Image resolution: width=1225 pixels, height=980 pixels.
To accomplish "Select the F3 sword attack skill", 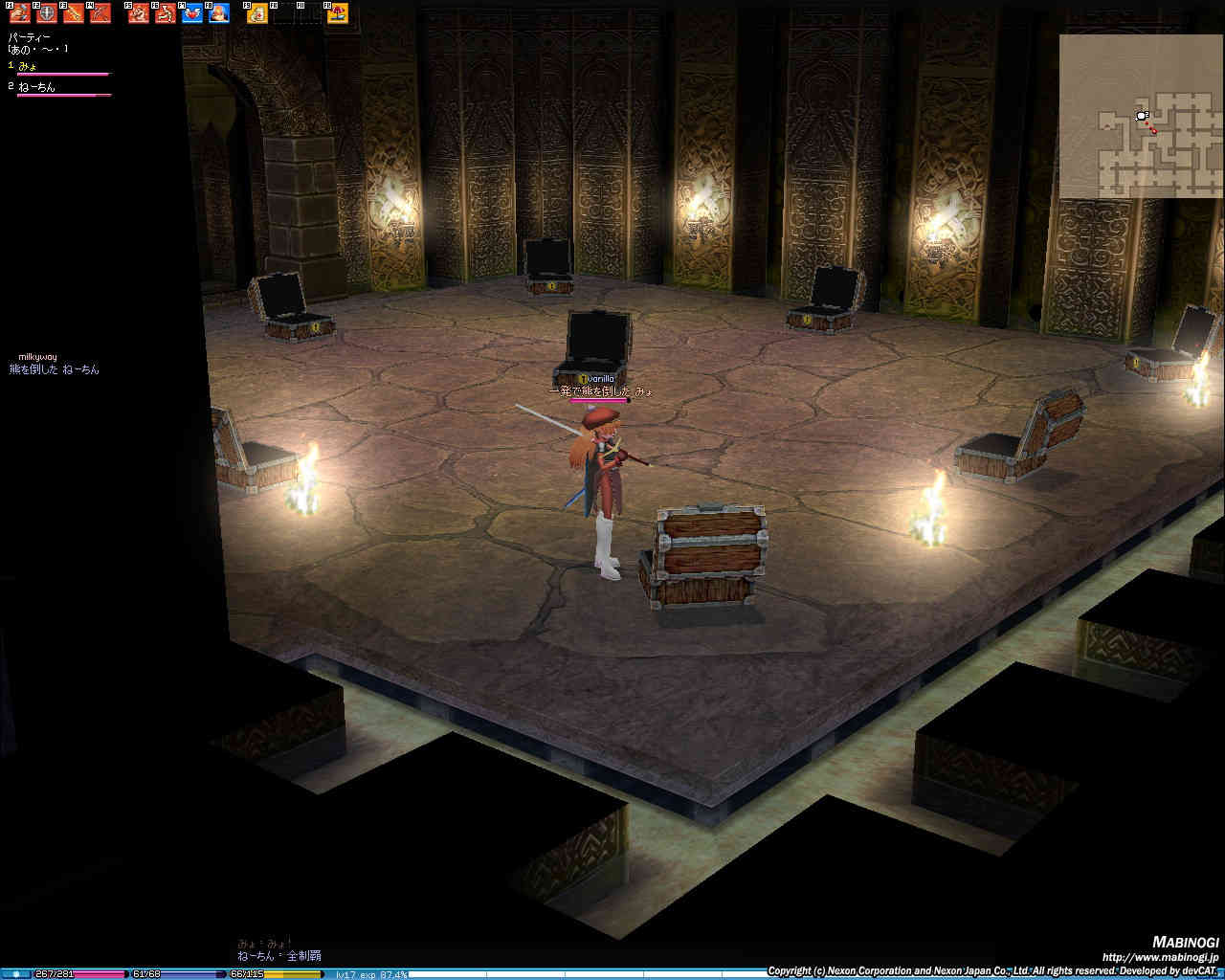I will (x=73, y=13).
